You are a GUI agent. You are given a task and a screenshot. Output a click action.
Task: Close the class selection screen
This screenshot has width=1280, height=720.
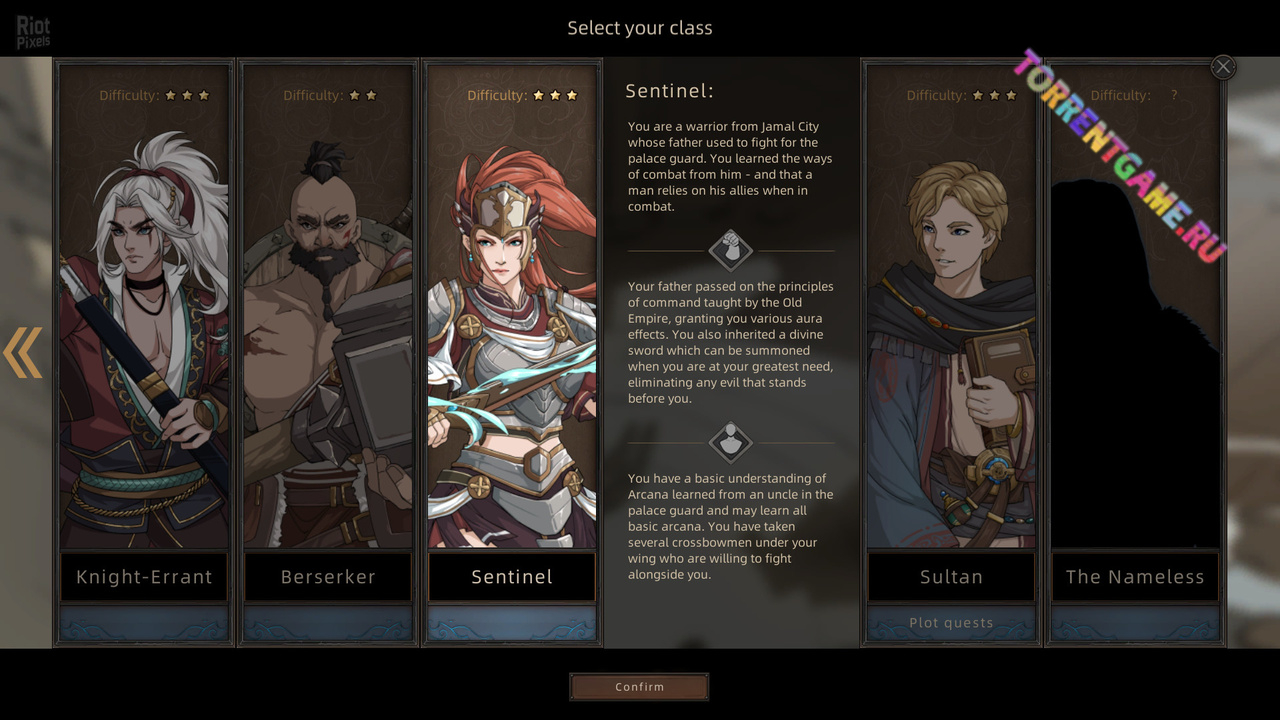[x=1223, y=67]
